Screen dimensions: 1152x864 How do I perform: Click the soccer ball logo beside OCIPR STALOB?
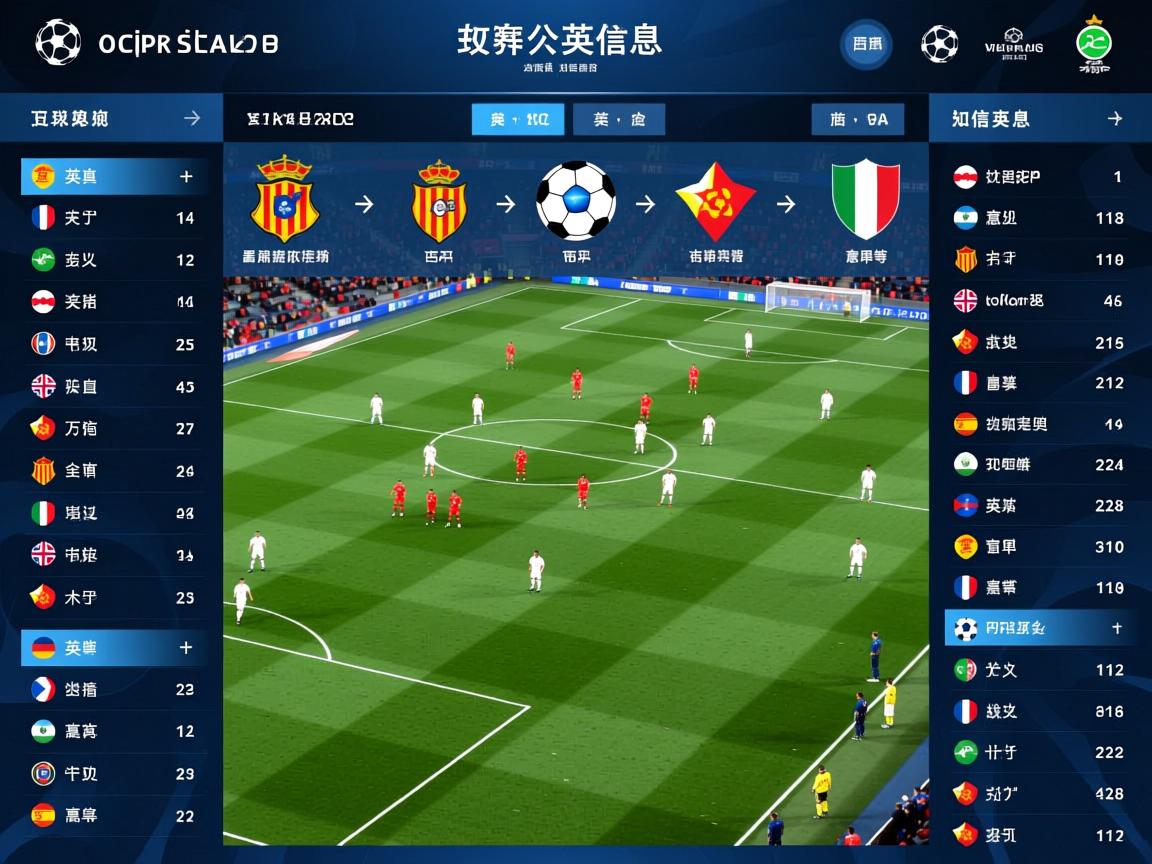coord(57,43)
